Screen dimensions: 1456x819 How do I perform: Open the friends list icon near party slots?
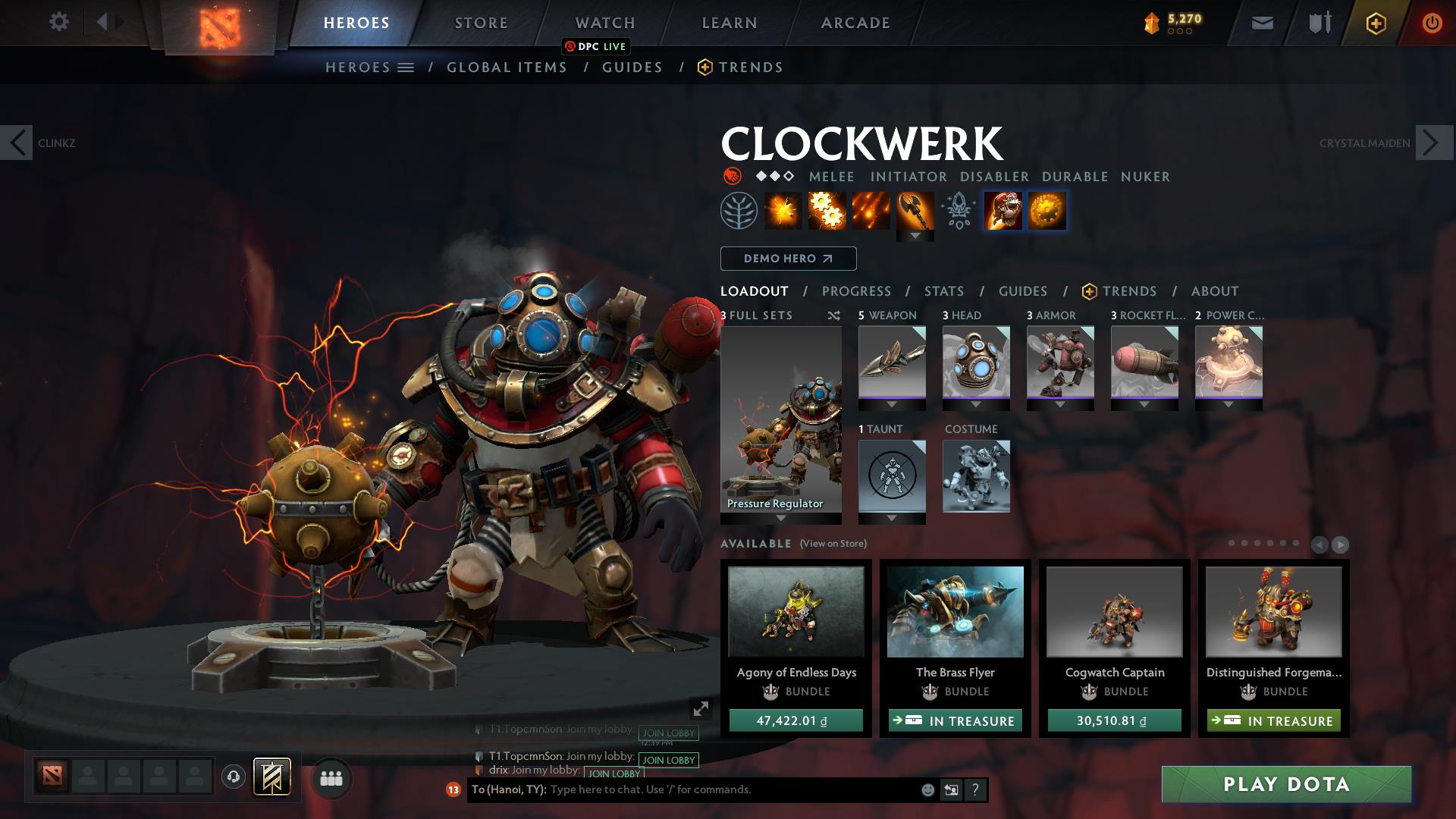click(331, 780)
